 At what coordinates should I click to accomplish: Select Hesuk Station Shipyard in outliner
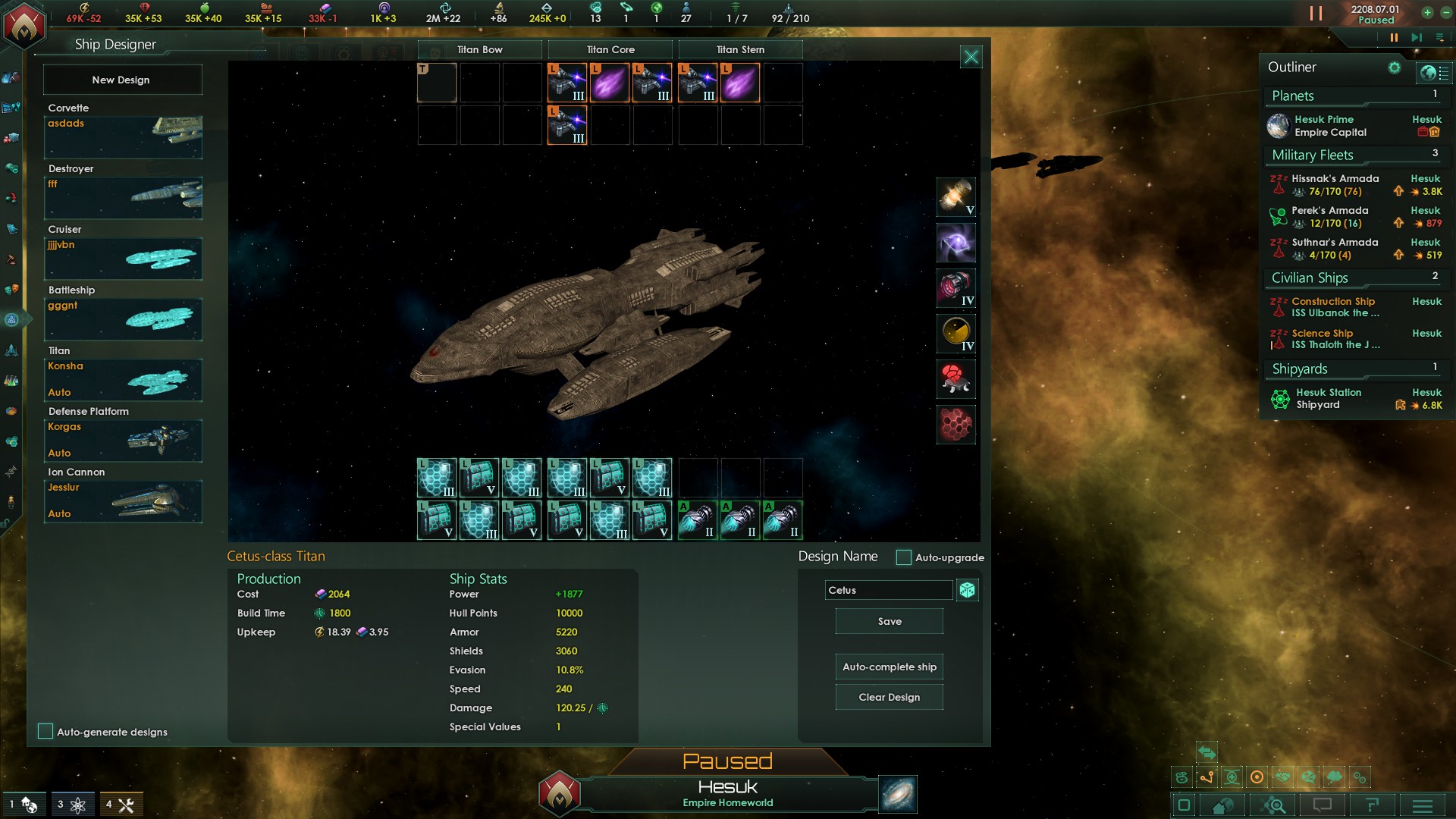tap(1329, 398)
